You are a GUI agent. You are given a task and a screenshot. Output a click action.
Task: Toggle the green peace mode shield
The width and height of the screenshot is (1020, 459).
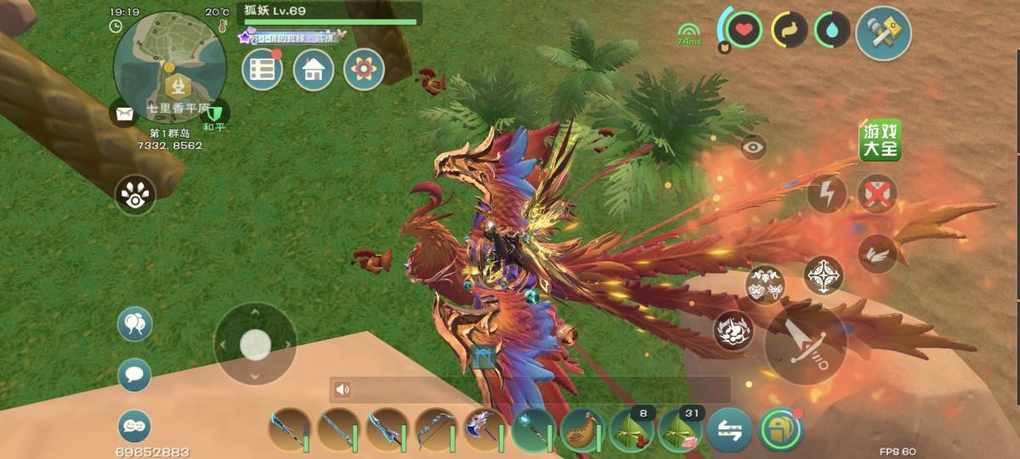(x=215, y=113)
